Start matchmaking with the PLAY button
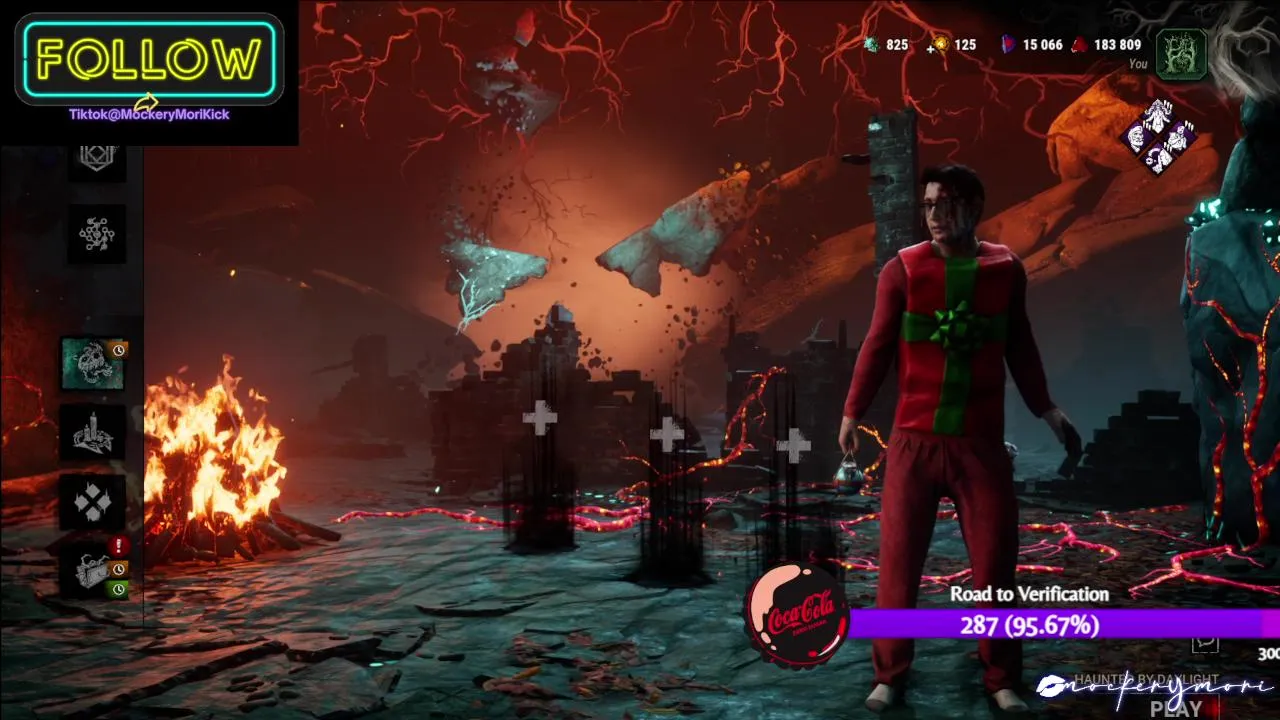The height and width of the screenshot is (720, 1280). pyautogui.click(x=1176, y=708)
